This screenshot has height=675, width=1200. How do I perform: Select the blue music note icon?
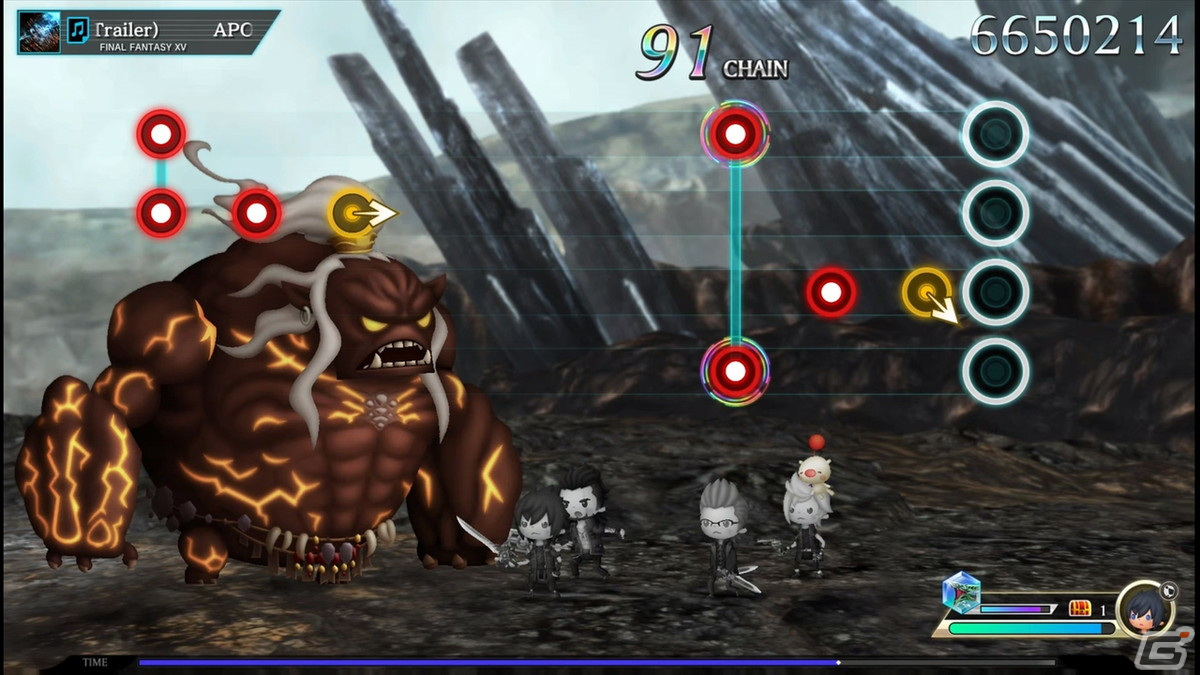77,30
